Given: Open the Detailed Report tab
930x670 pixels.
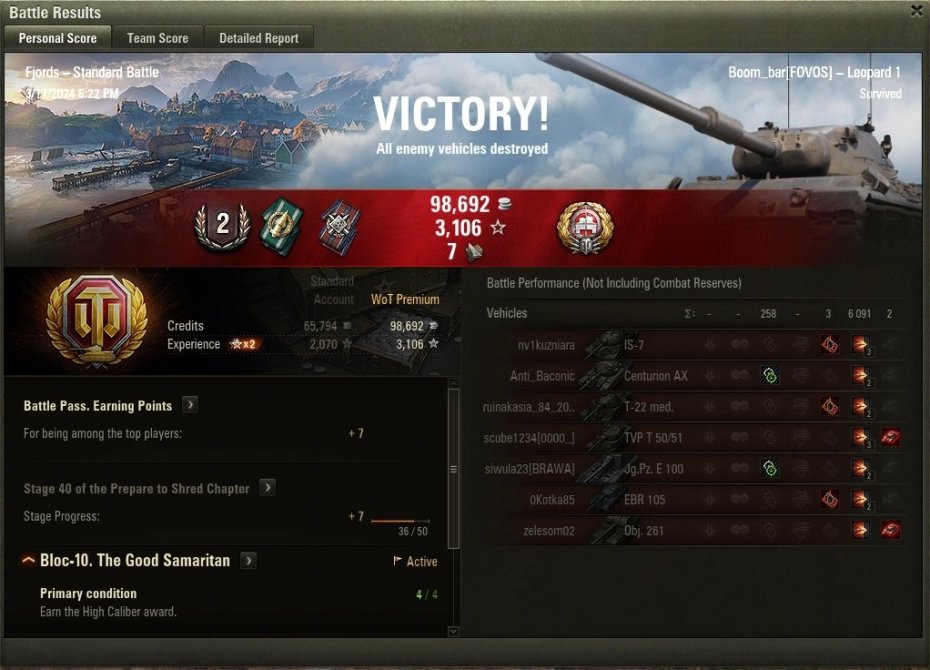Looking at the screenshot, I should click(x=259, y=38).
